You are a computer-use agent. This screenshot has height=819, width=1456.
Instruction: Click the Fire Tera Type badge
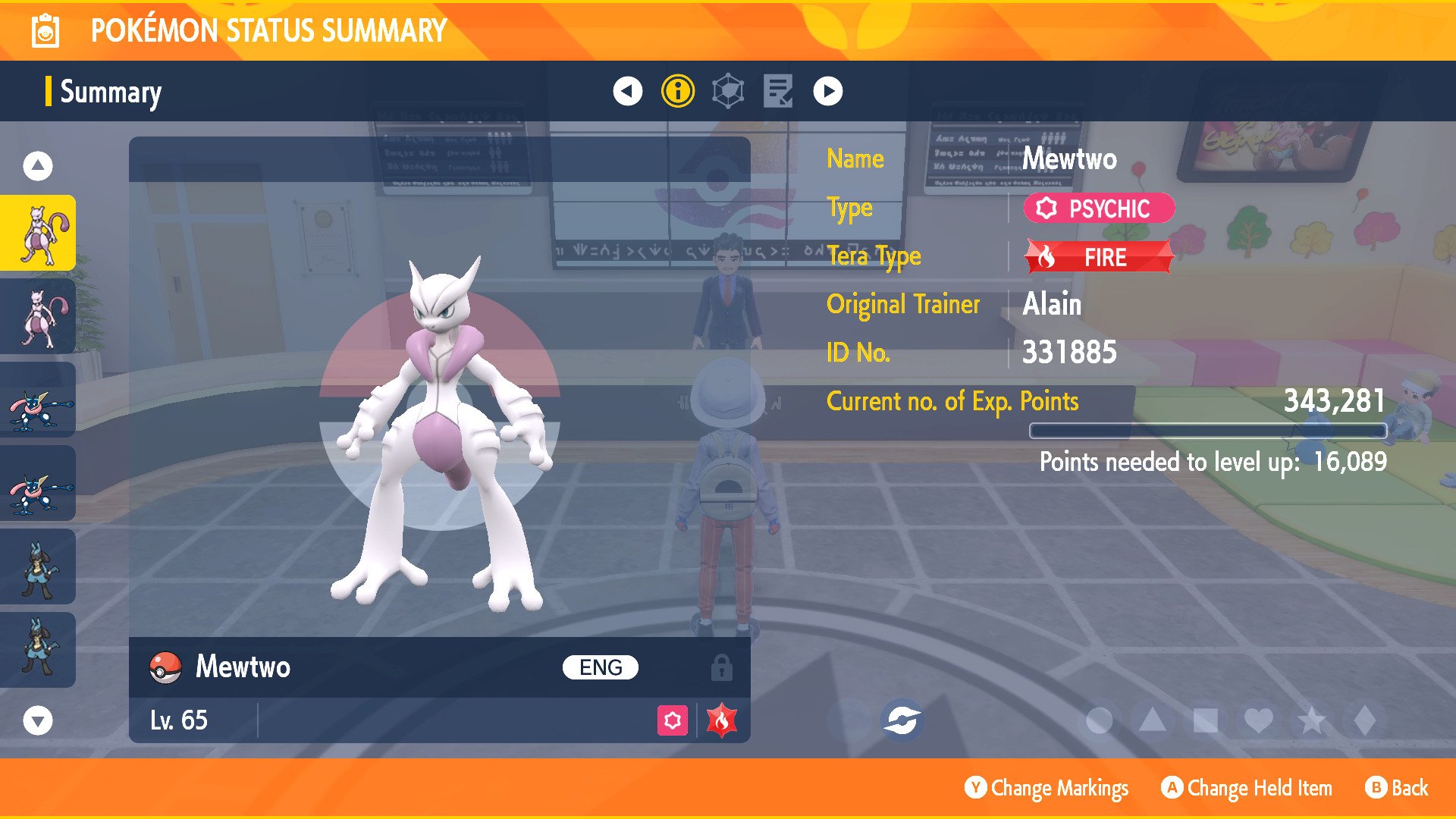[1097, 256]
